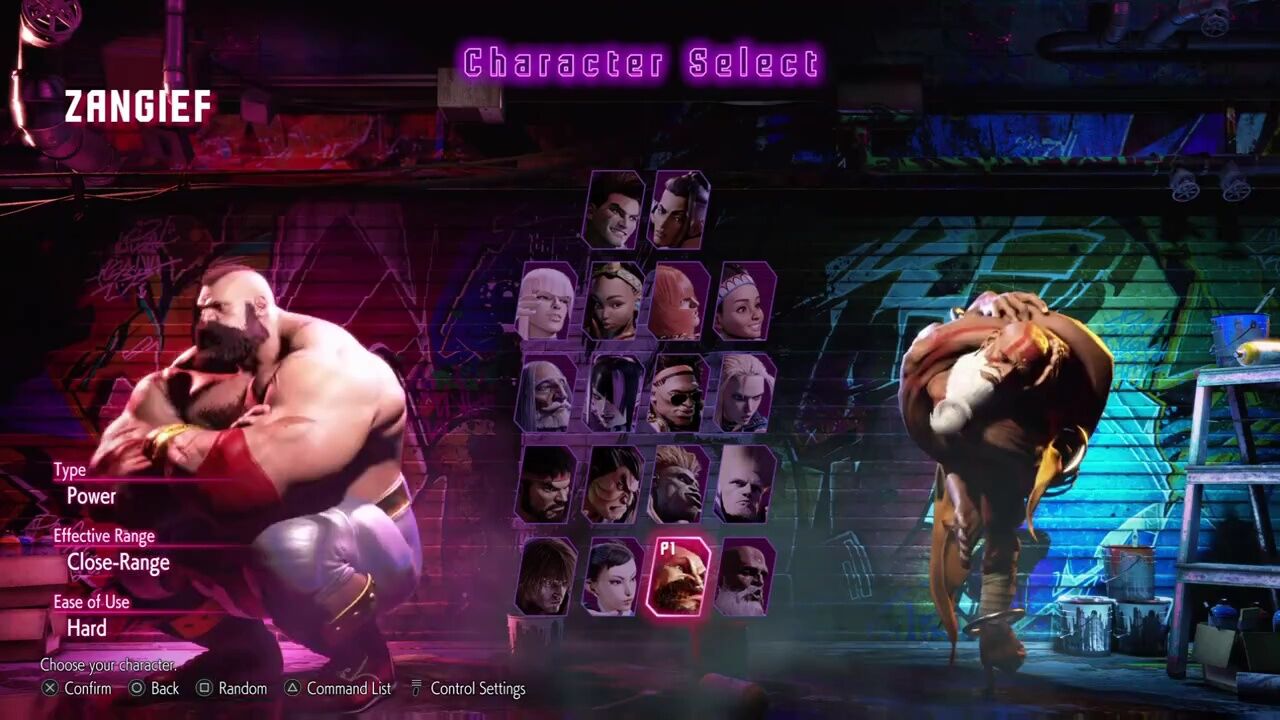
Task: Click the Random text label
Action: coord(242,688)
